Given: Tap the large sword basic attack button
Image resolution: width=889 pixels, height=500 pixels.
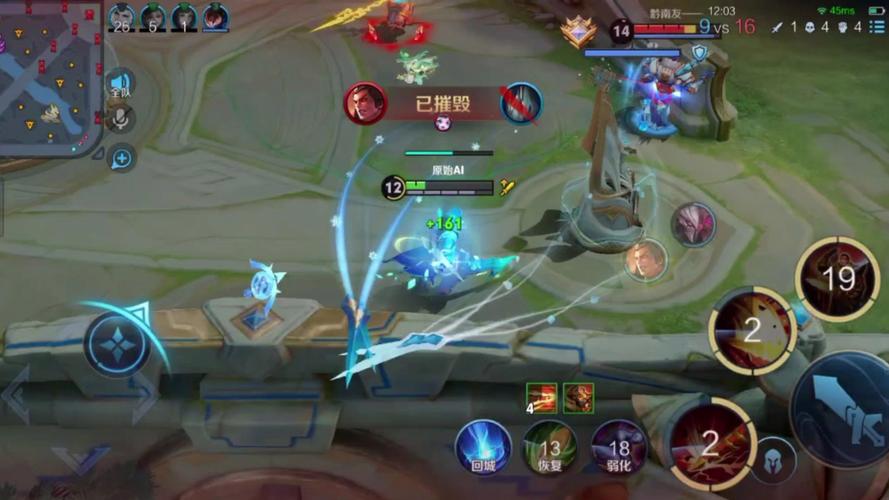Looking at the screenshot, I should tap(840, 410).
